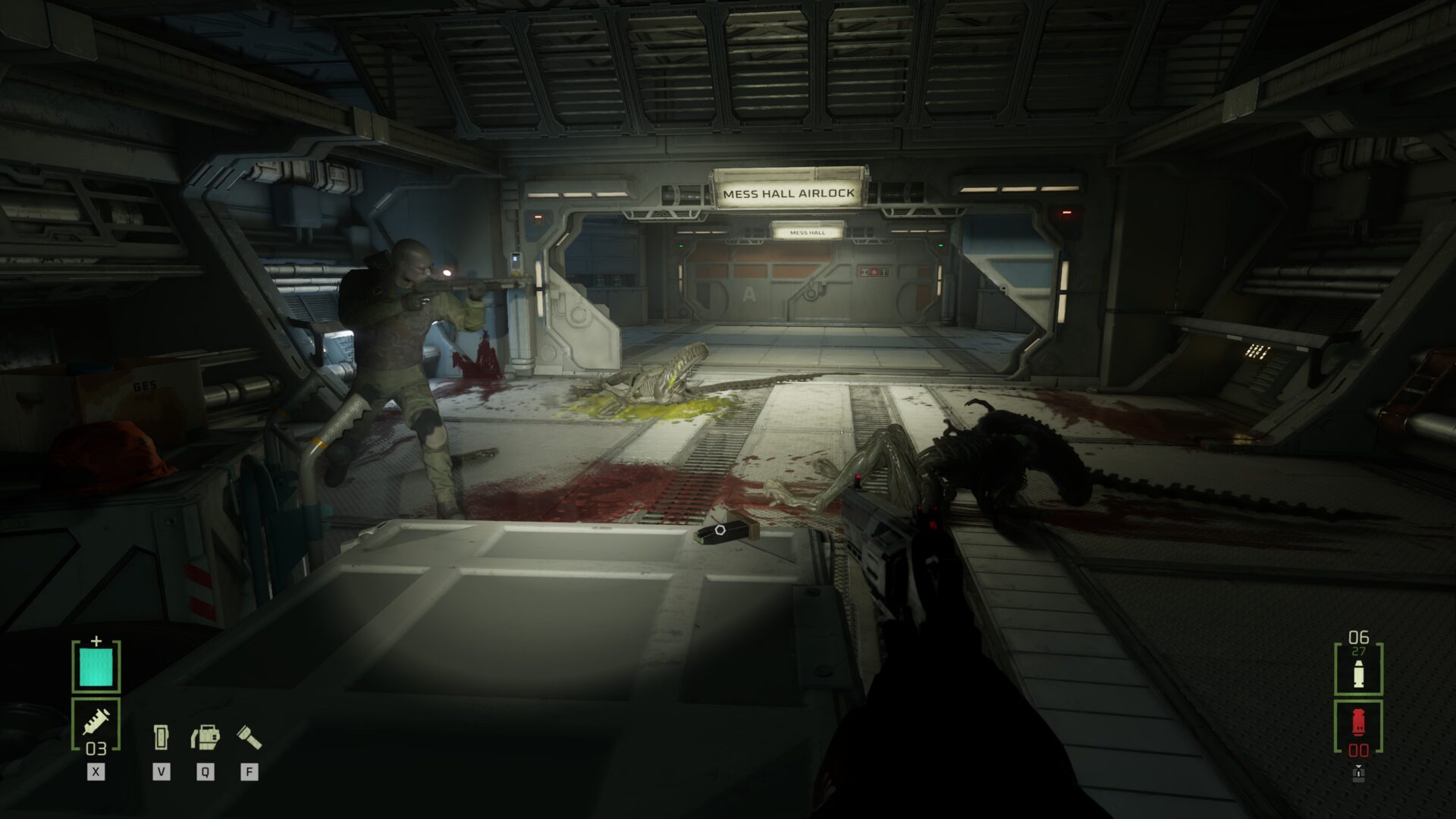Select the handheld tracker device icon
Screen dimensions: 1456x819
161,736
